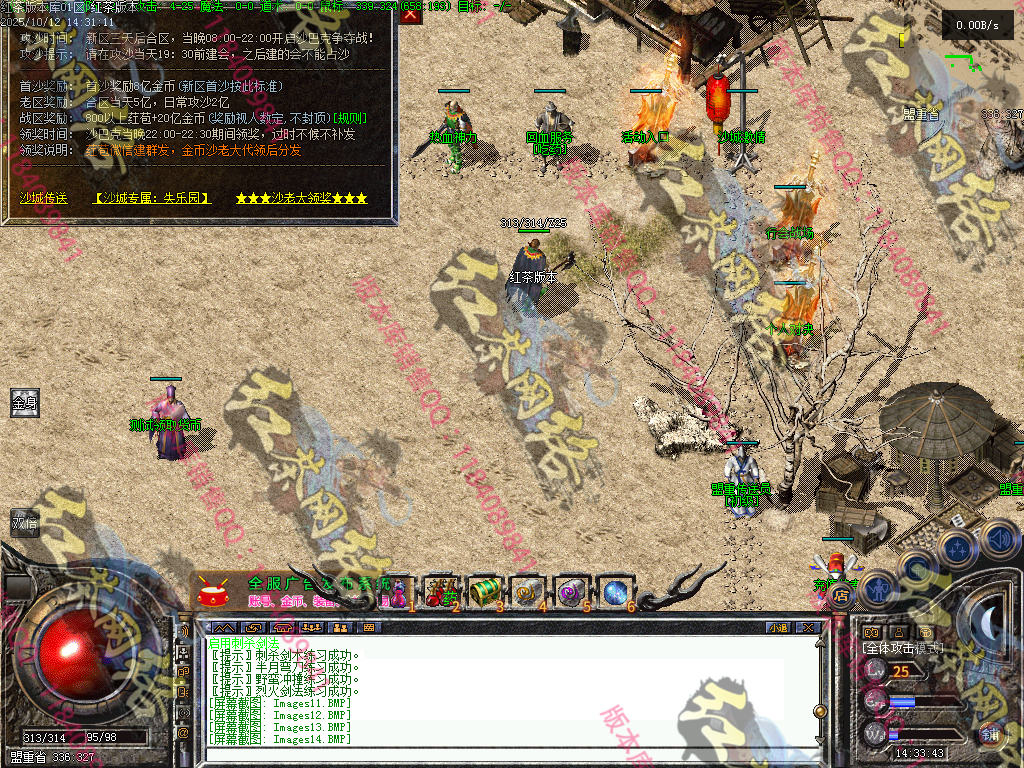Open the green 规则 rules link
The width and height of the screenshot is (1024, 768).
click(x=350, y=118)
